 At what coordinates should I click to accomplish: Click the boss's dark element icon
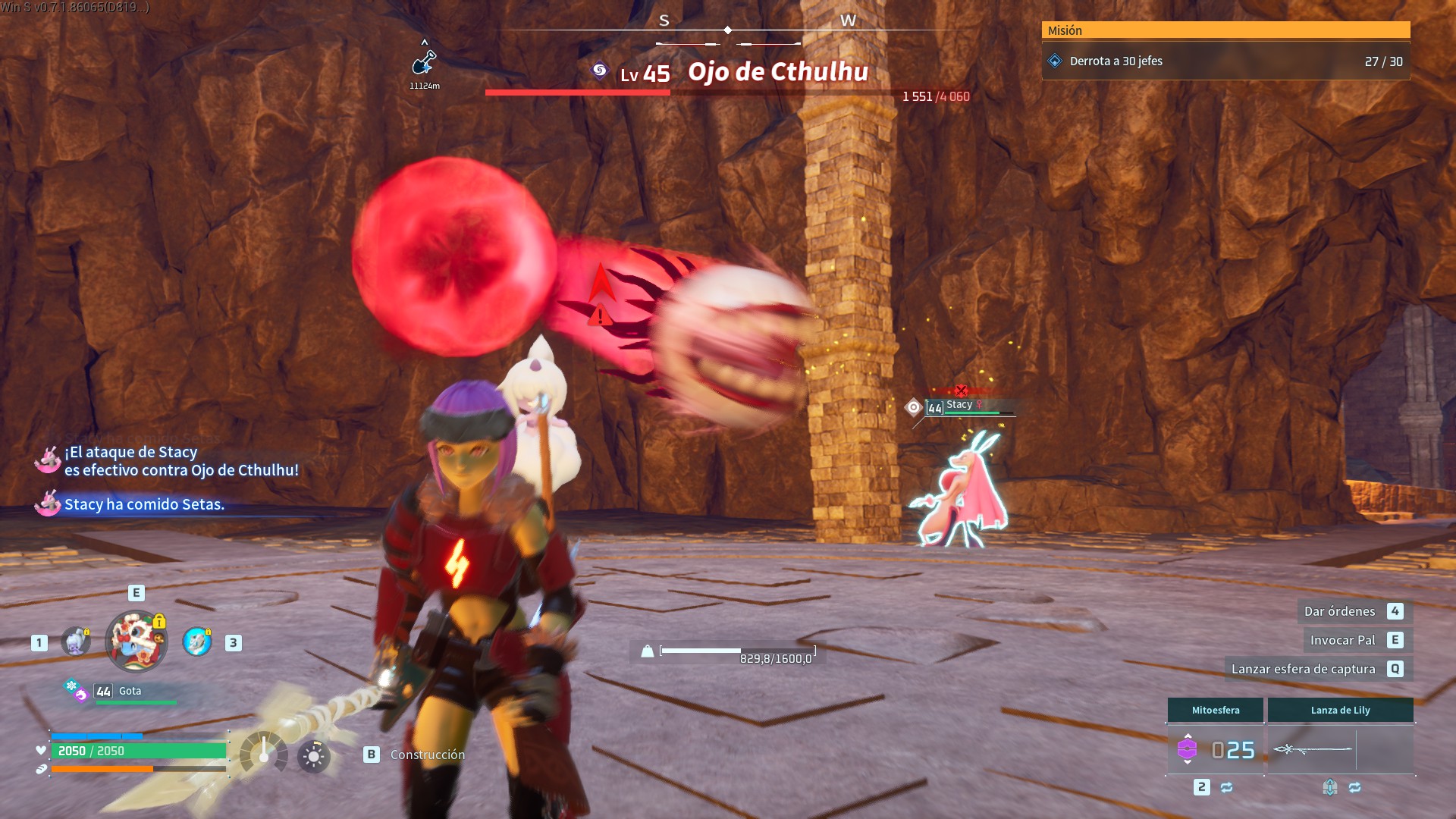pyautogui.click(x=600, y=71)
